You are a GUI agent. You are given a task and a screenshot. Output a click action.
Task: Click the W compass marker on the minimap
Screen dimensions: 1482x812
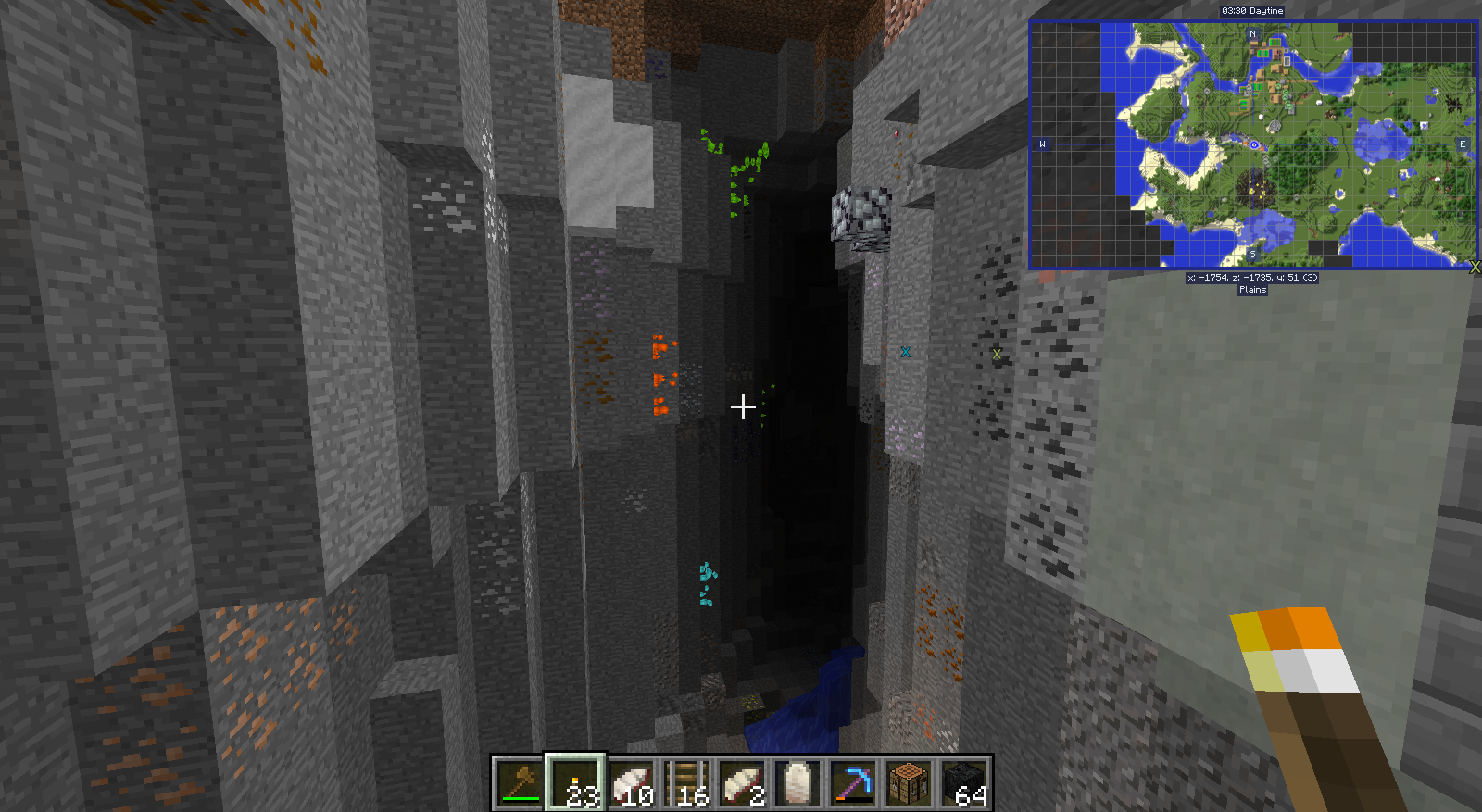[x=1043, y=143]
